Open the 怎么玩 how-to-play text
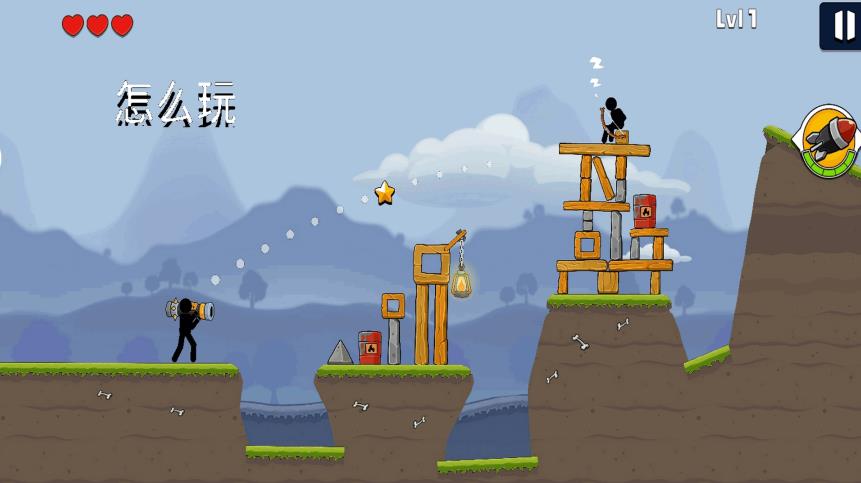Image resolution: width=861 pixels, height=483 pixels. coord(176,104)
